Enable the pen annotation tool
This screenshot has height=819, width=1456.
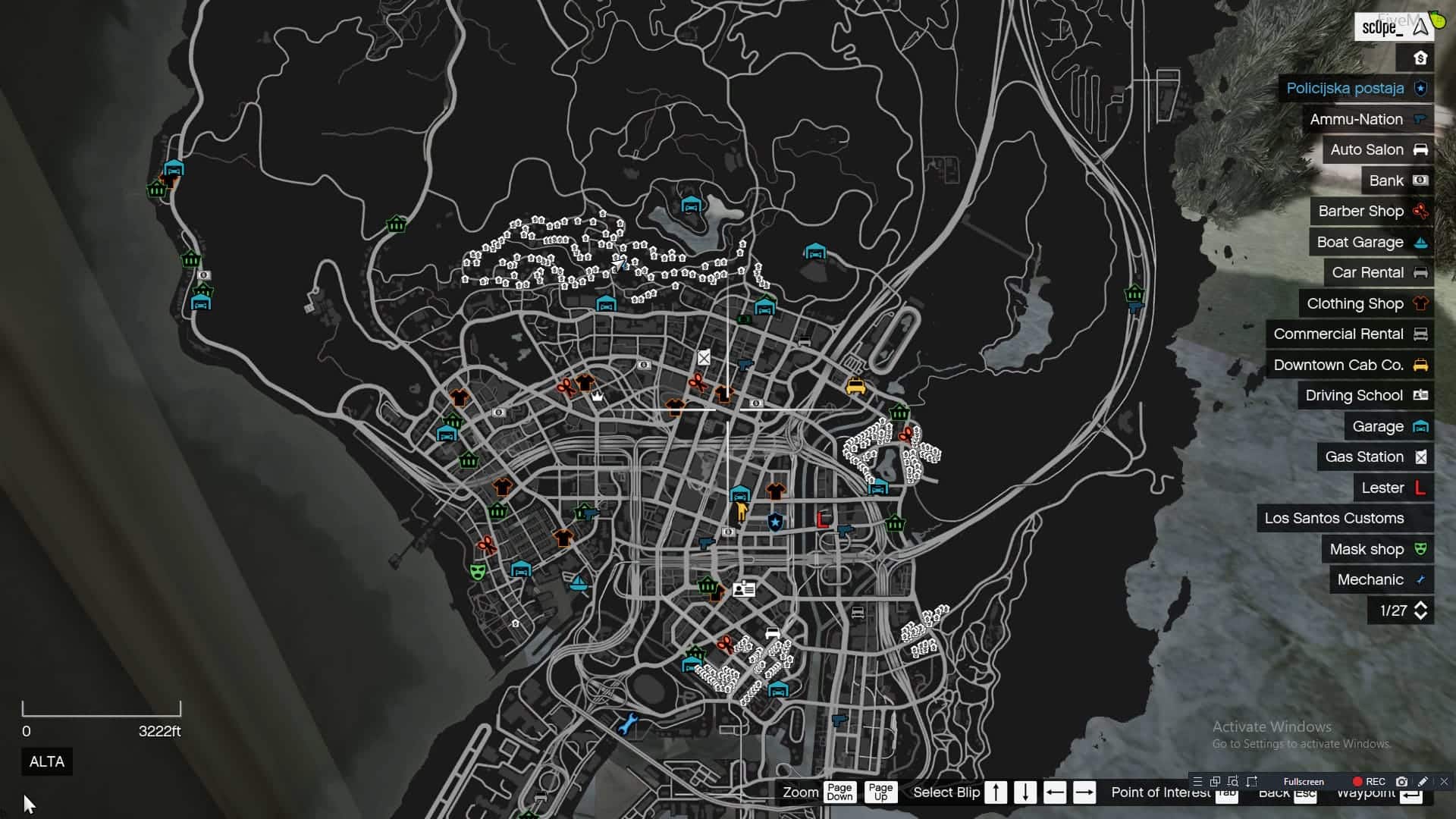(1424, 781)
